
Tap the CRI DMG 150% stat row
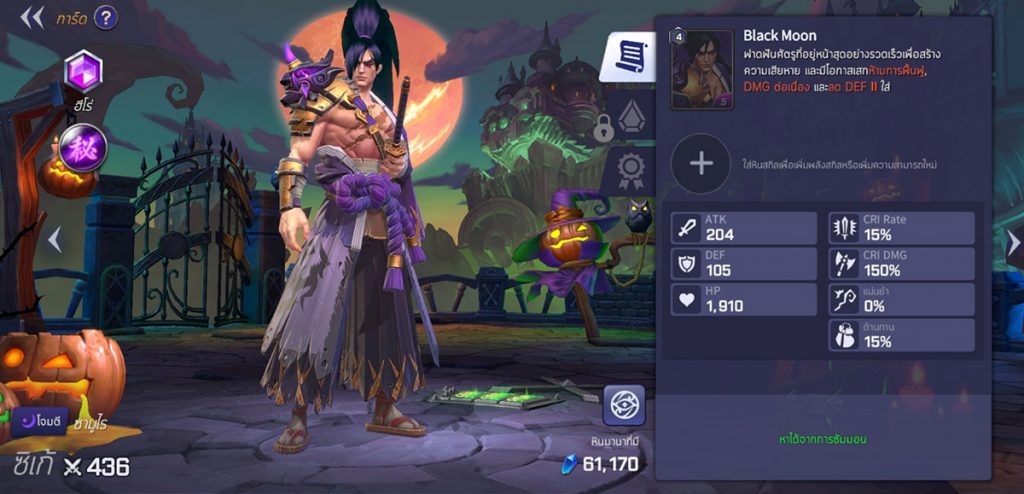click(x=901, y=264)
